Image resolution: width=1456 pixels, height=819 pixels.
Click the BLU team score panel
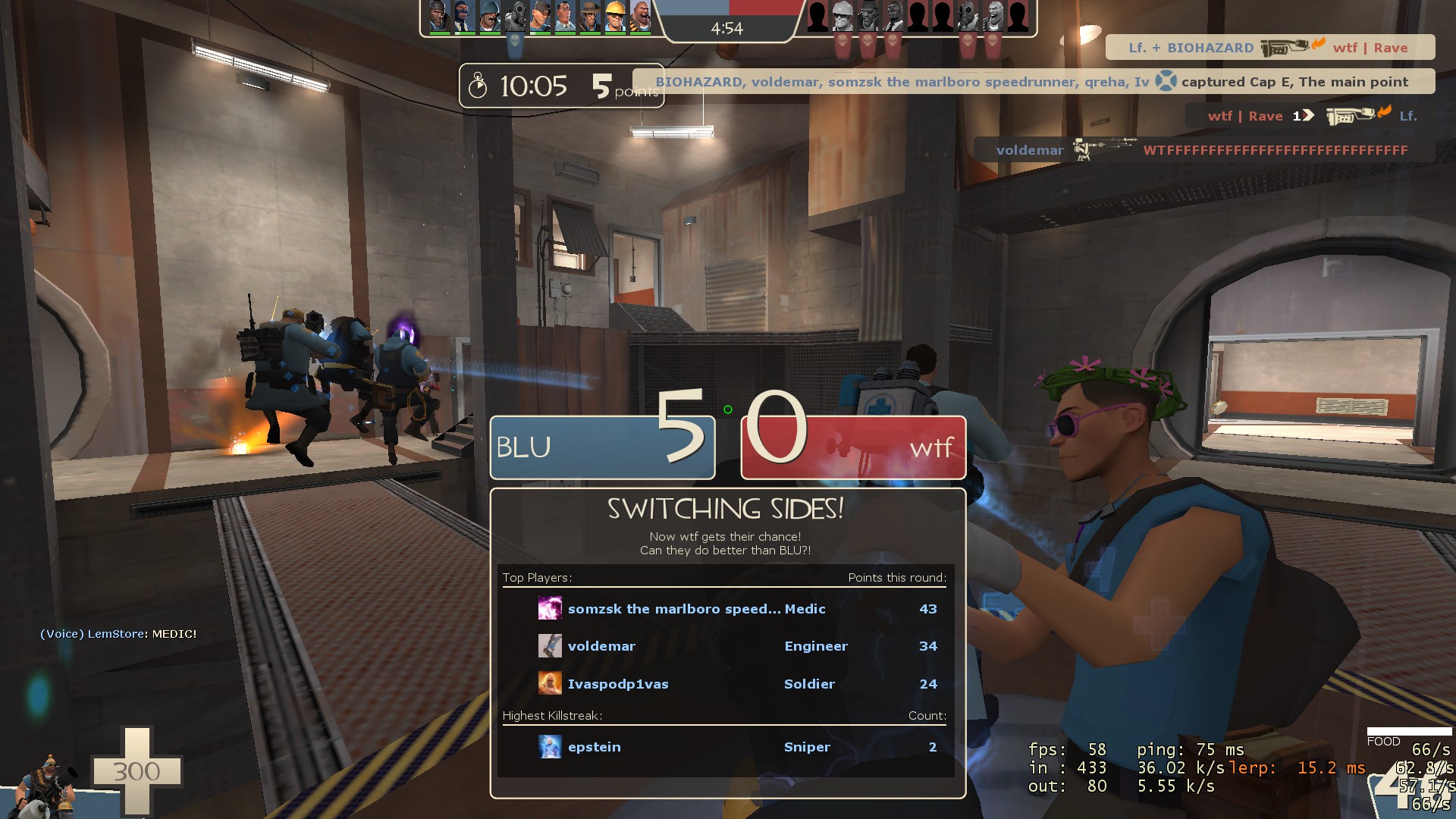[x=602, y=447]
